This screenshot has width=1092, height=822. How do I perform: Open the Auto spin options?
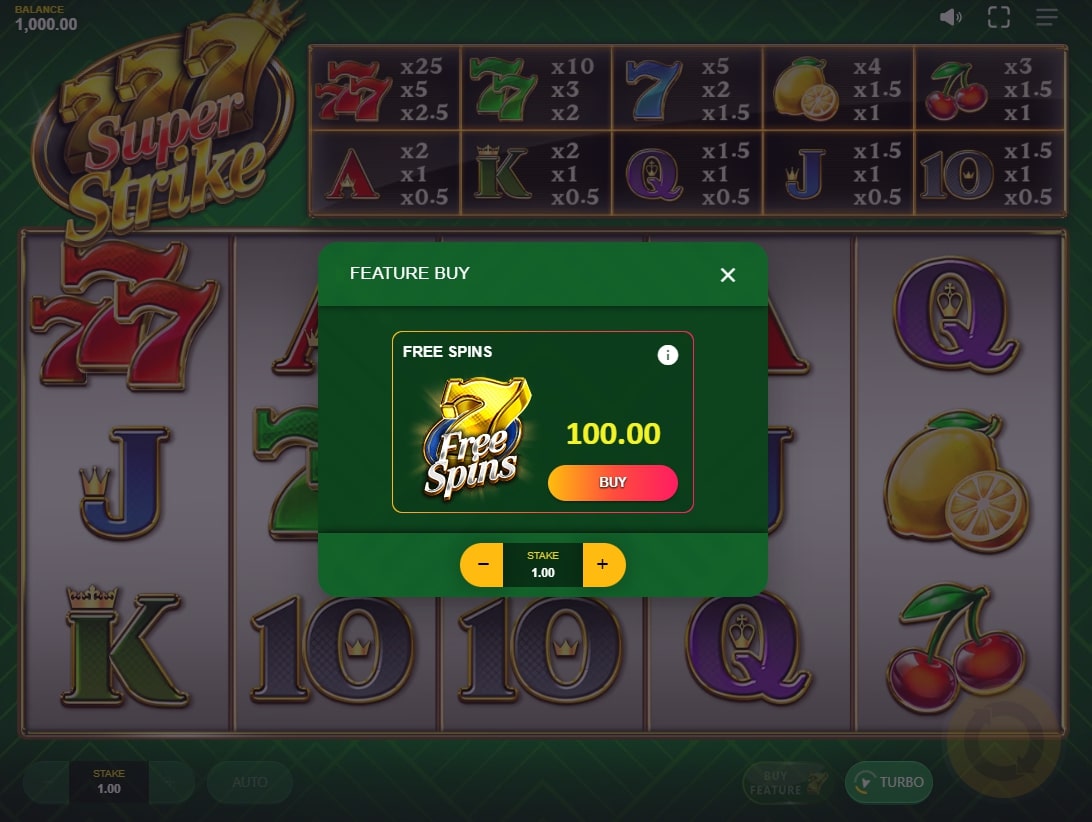coord(250,782)
